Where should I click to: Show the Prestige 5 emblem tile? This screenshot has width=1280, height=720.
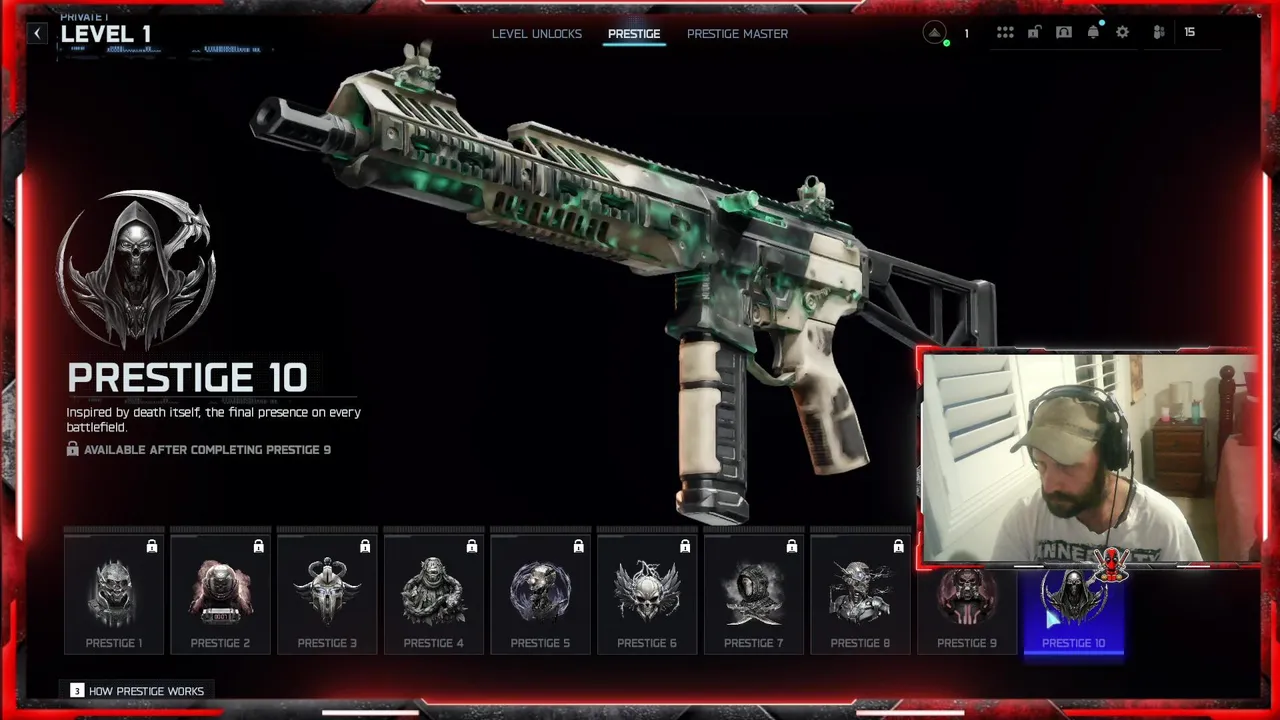click(540, 593)
